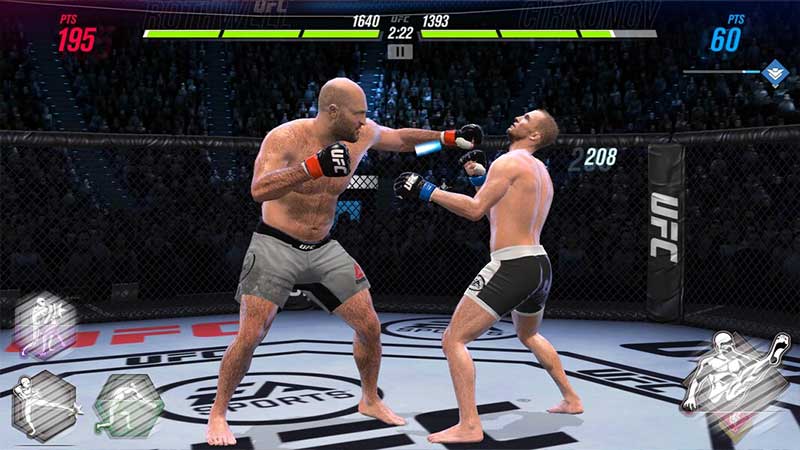Trigger the green takedown special move

click(x=127, y=404)
